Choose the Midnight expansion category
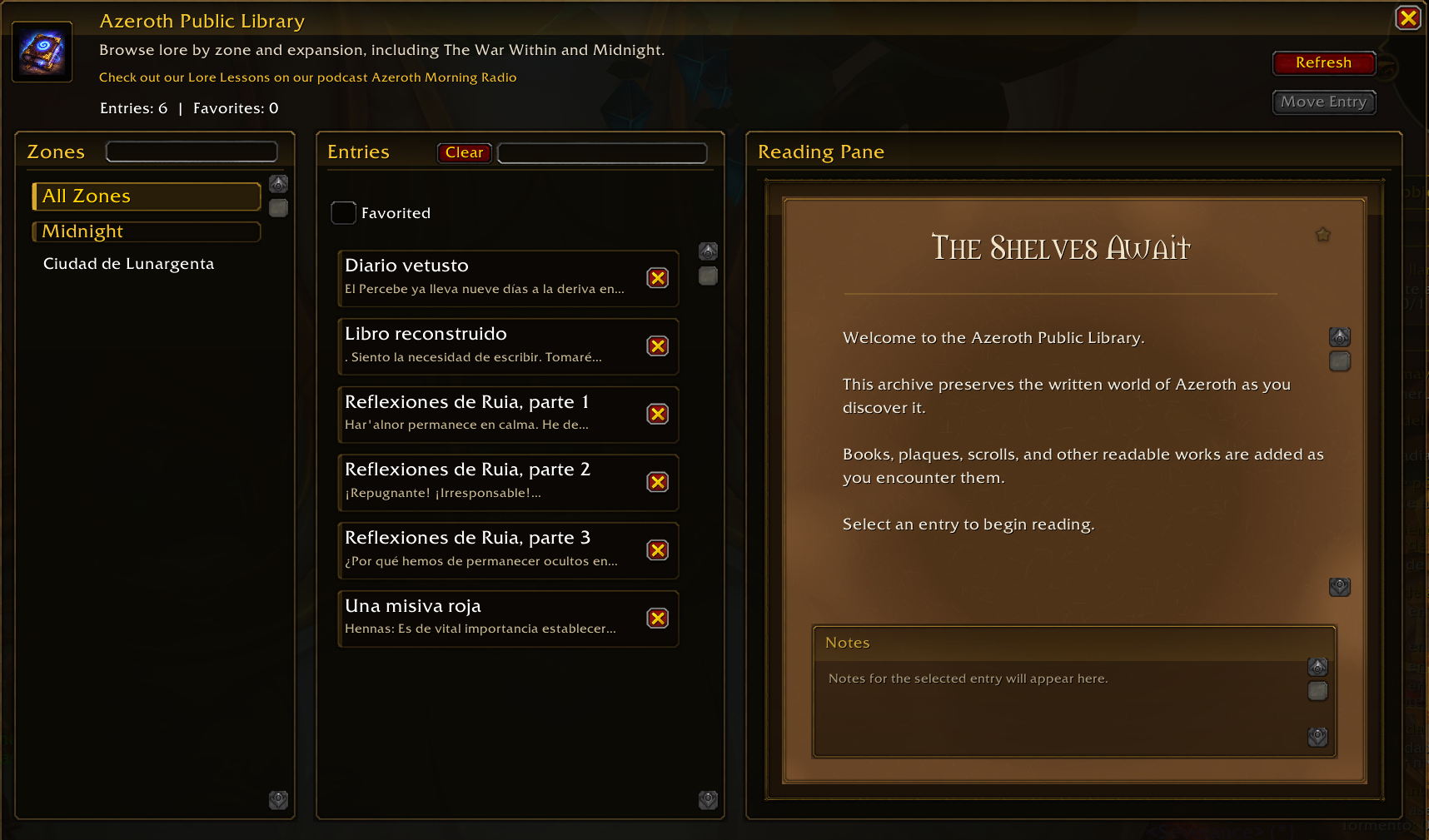Screen dimensions: 1429x840 147,231
